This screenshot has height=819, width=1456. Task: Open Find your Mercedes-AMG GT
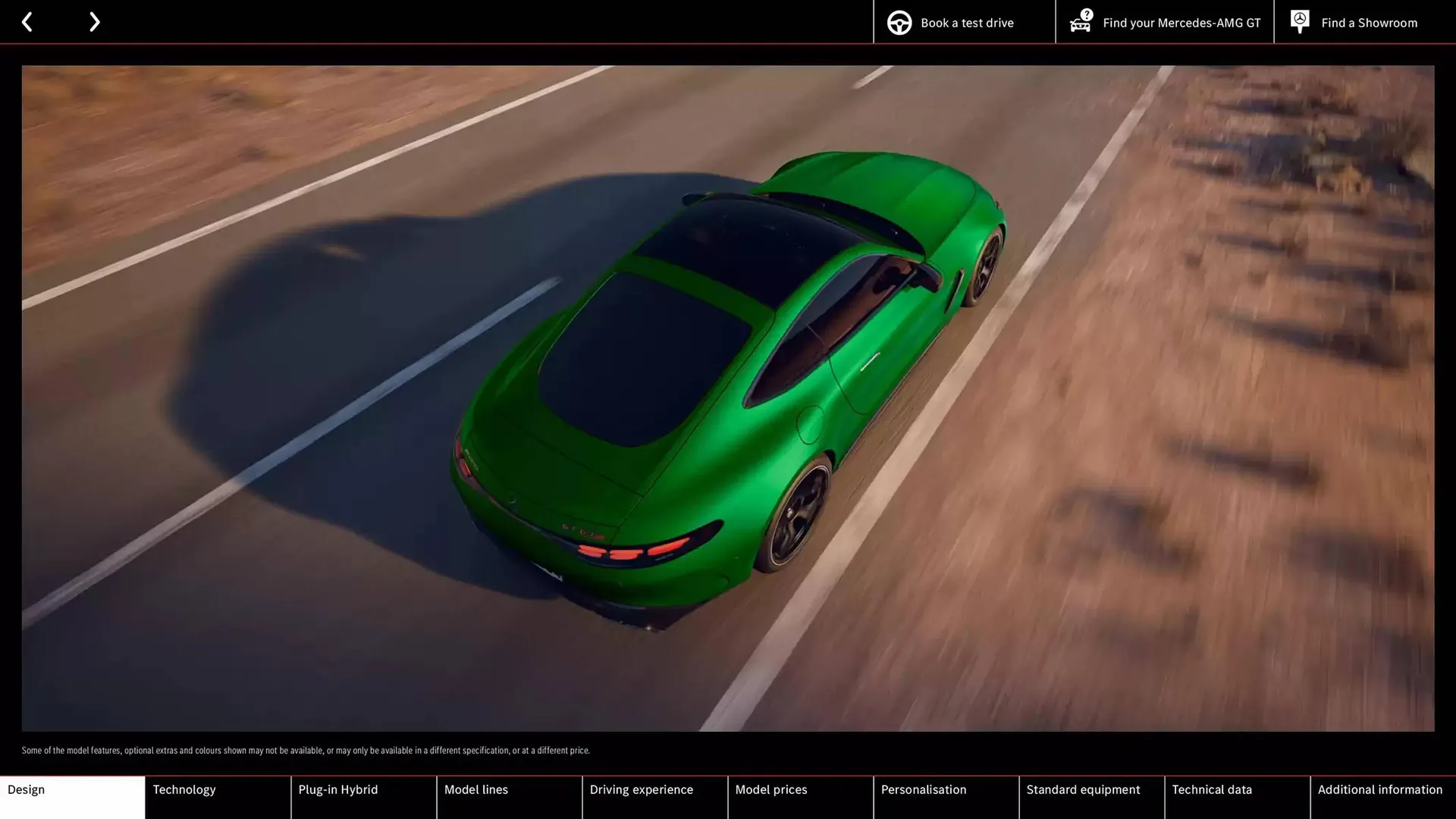(1165, 23)
